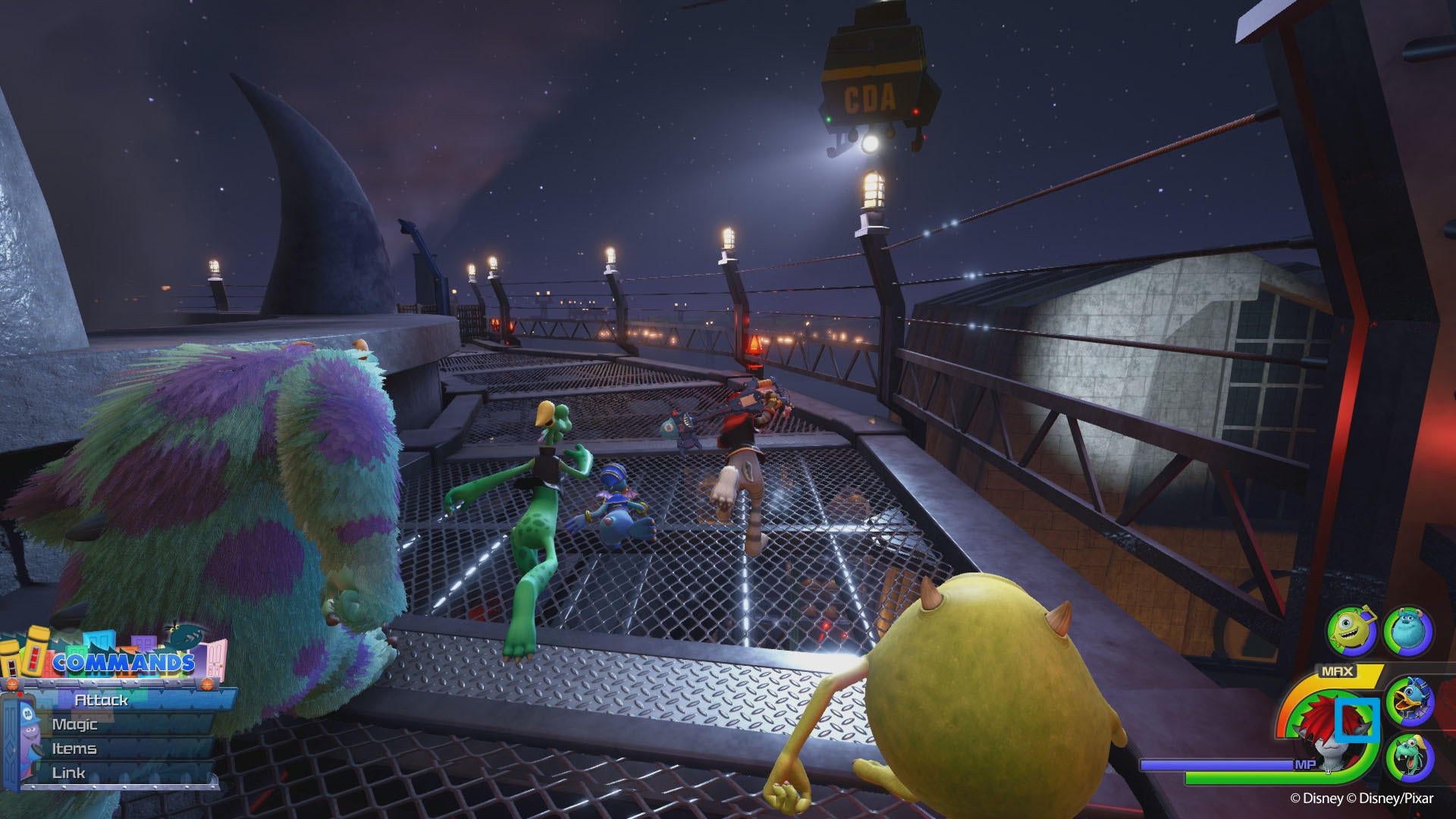This screenshot has width=1456, height=819.
Task: Expand the Items command list
Action: [74, 748]
